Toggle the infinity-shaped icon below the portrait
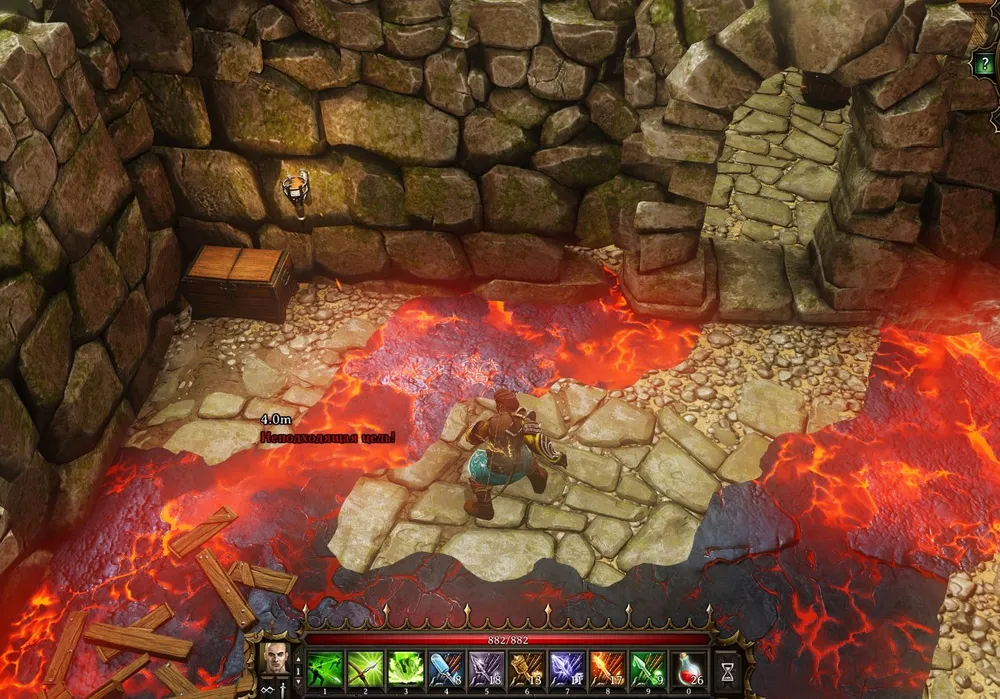The height and width of the screenshot is (699, 1000). point(267,689)
